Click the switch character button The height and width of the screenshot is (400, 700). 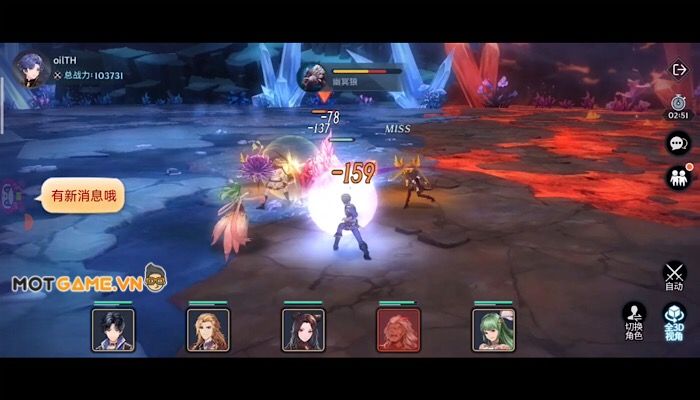pyautogui.click(x=634, y=321)
